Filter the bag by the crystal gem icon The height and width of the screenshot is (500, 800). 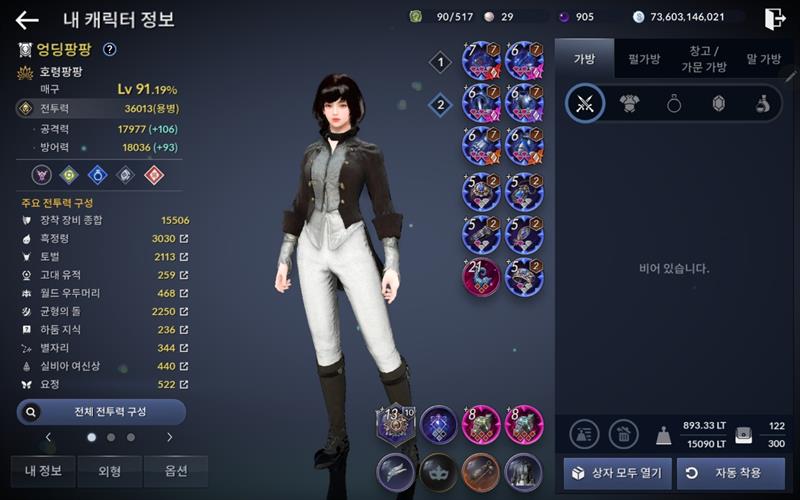(x=718, y=104)
